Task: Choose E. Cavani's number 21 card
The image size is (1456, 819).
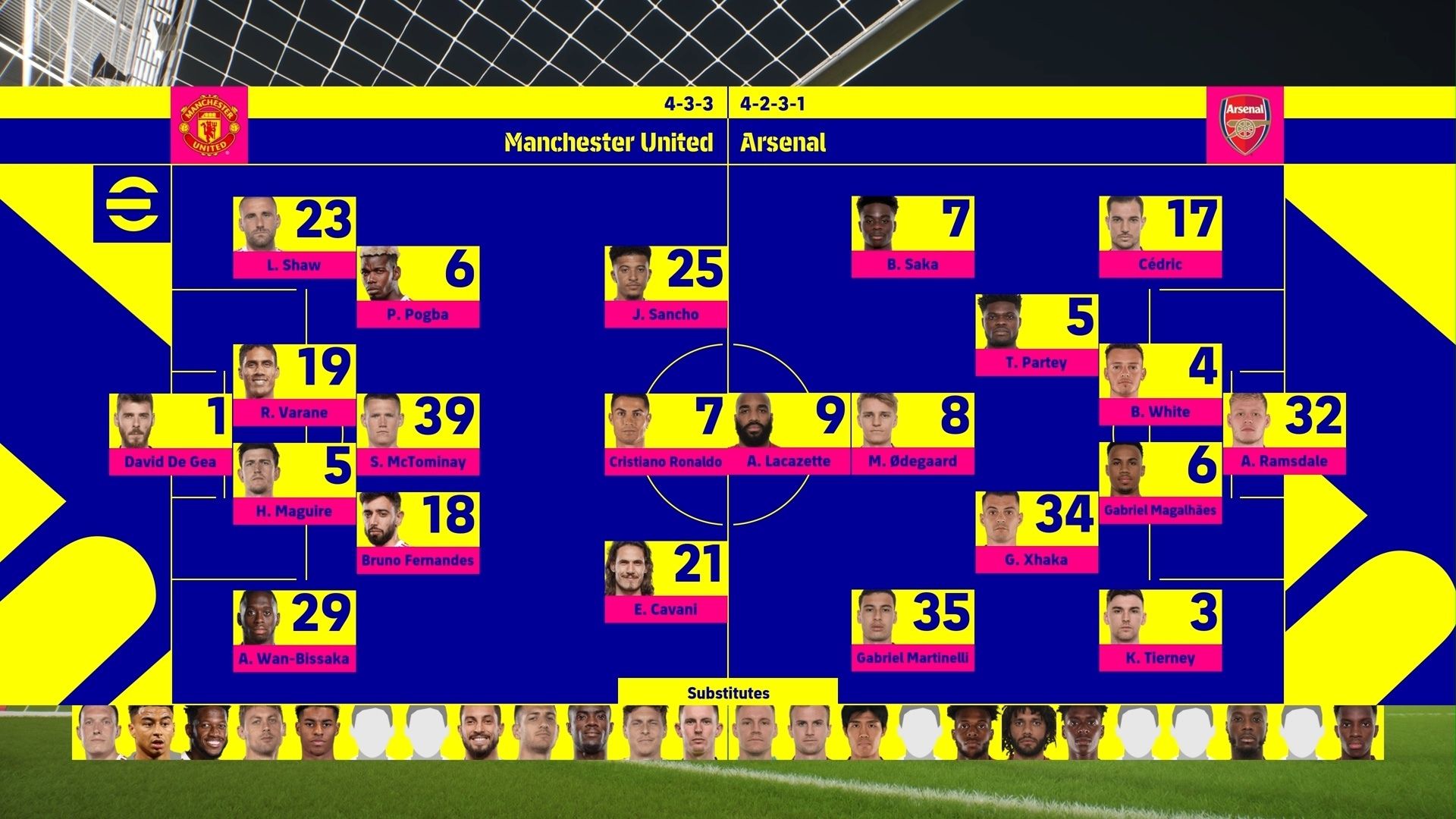Action: [665, 582]
